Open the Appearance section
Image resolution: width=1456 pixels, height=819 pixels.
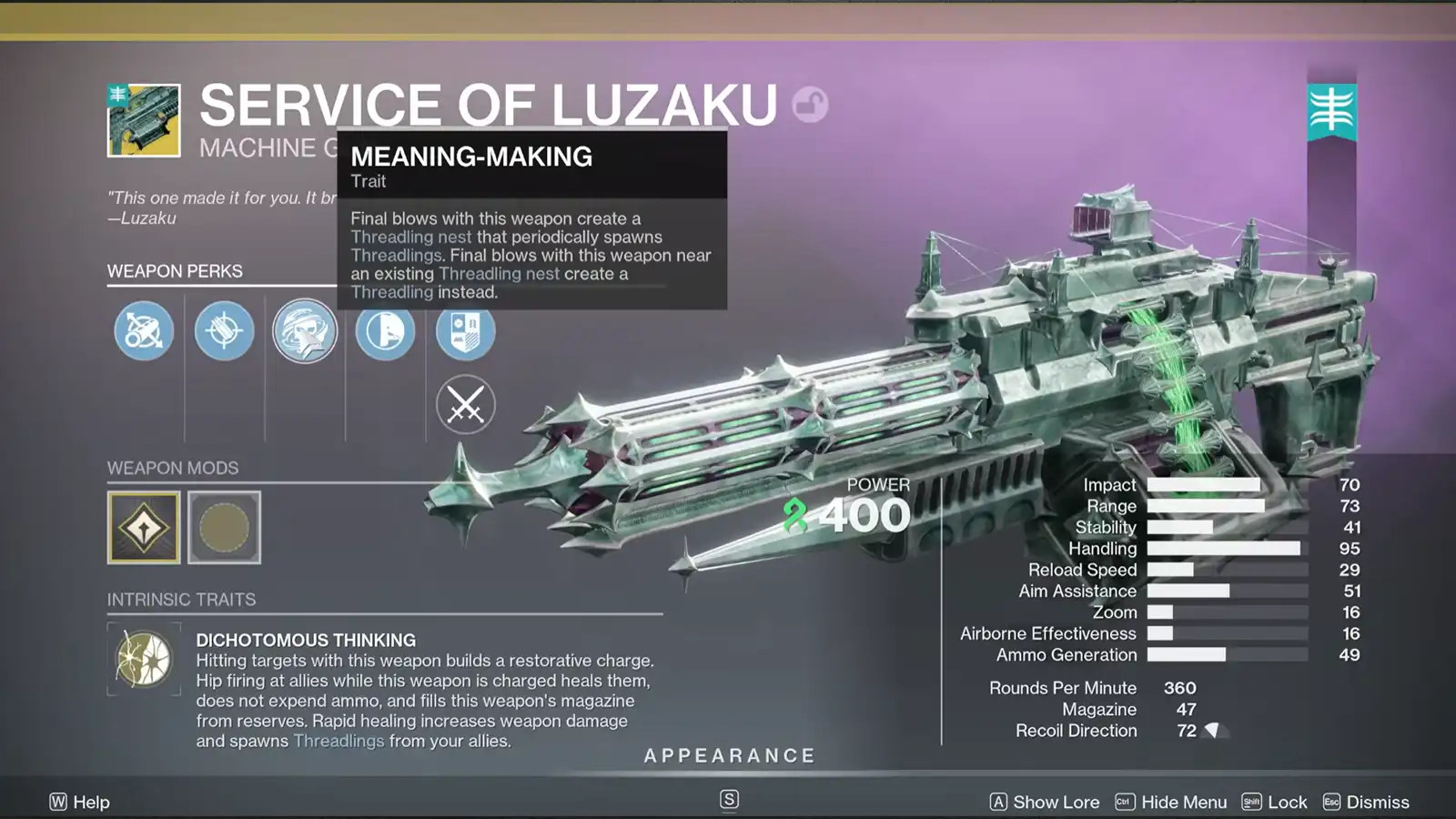pyautogui.click(x=730, y=754)
